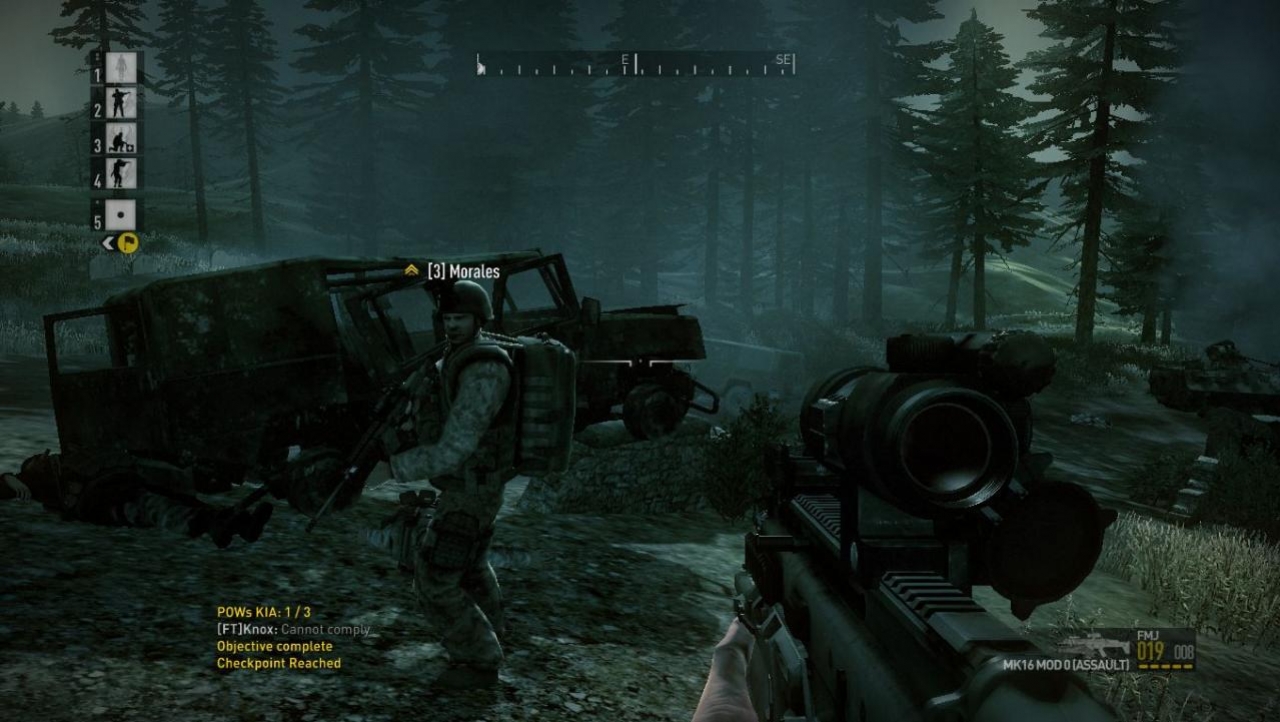Click the chevron marker above Morales

click(x=410, y=268)
